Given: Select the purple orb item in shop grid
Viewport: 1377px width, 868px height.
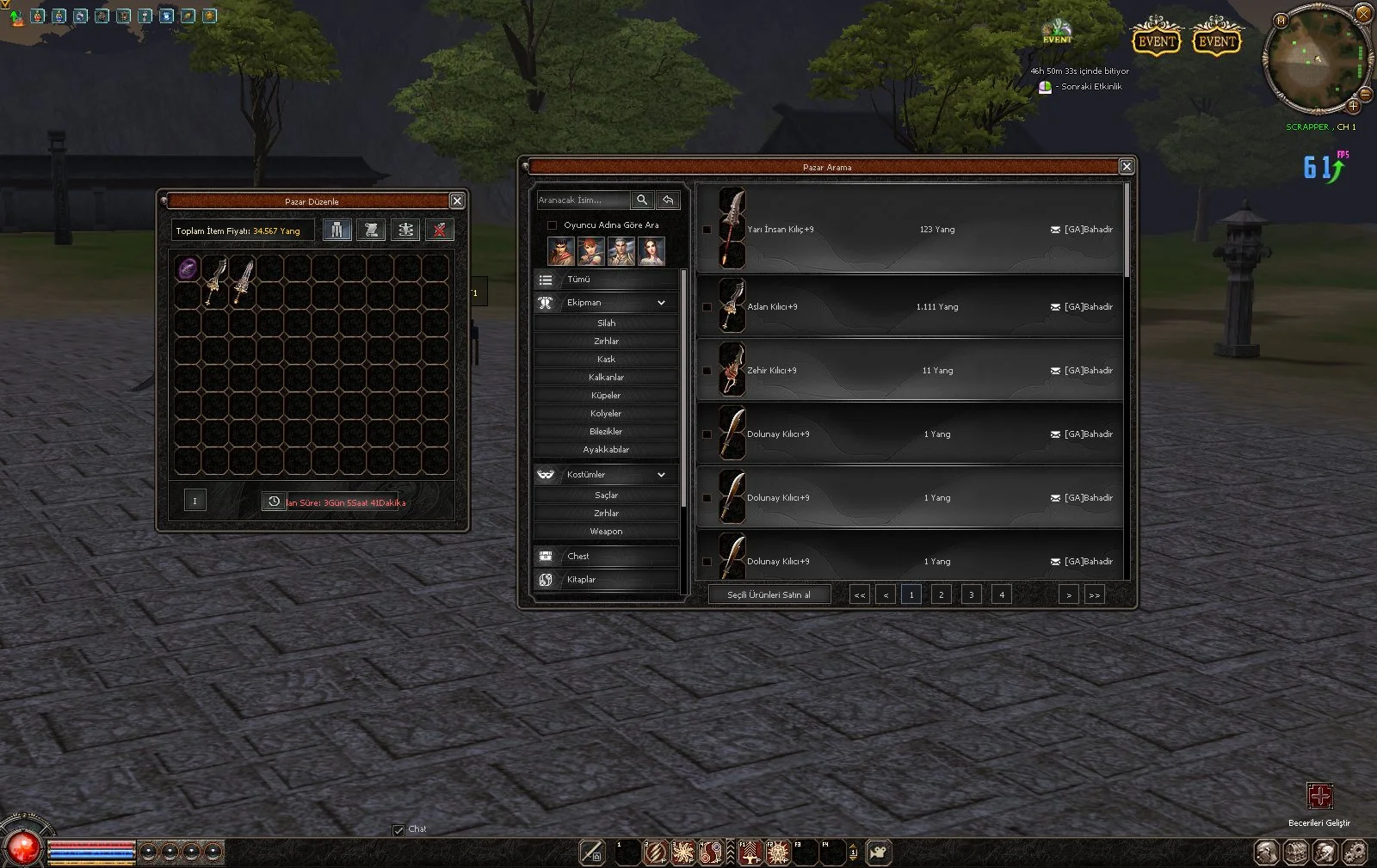Looking at the screenshot, I should pyautogui.click(x=188, y=268).
